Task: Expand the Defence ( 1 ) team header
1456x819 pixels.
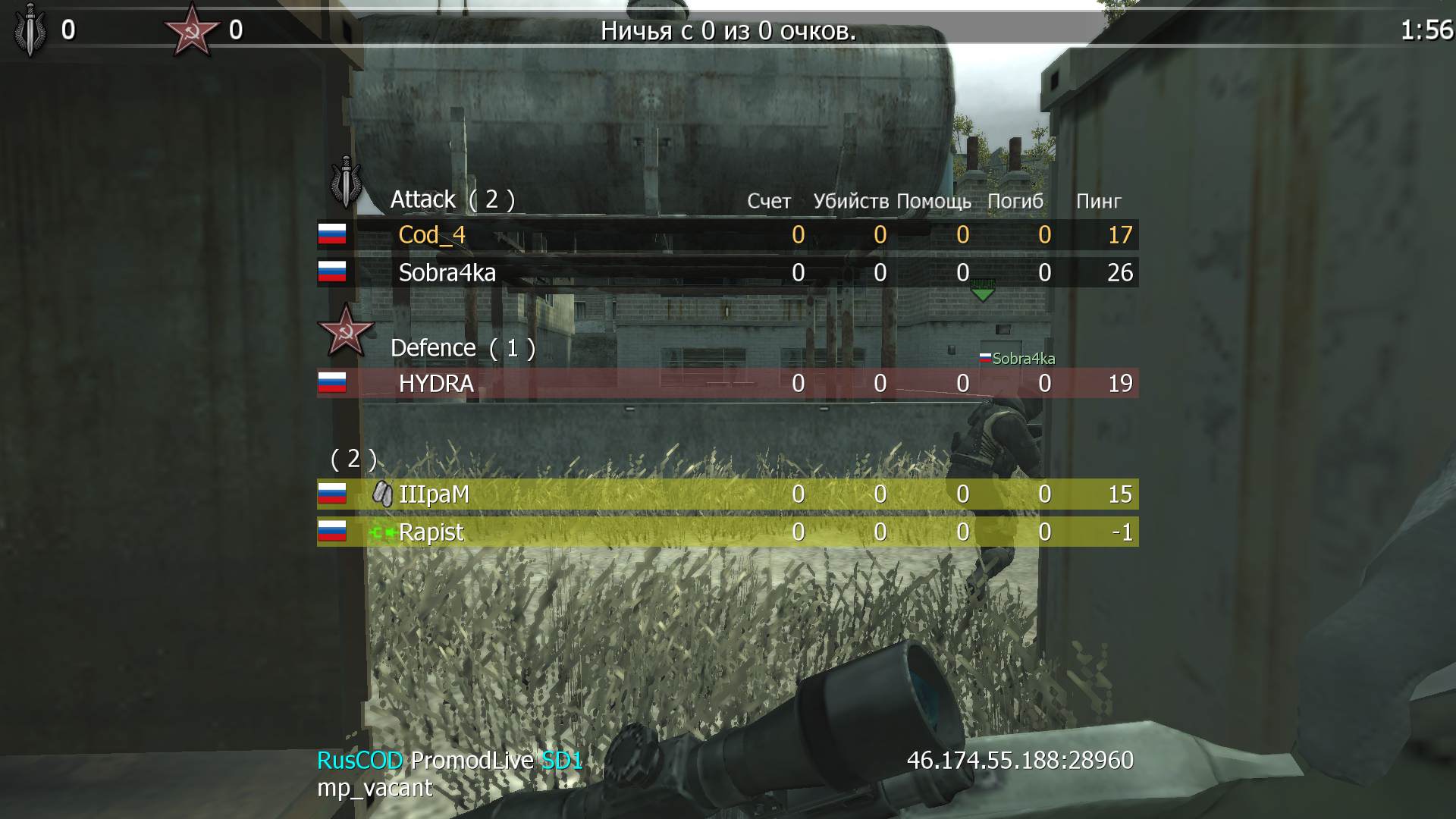Action: tap(463, 347)
